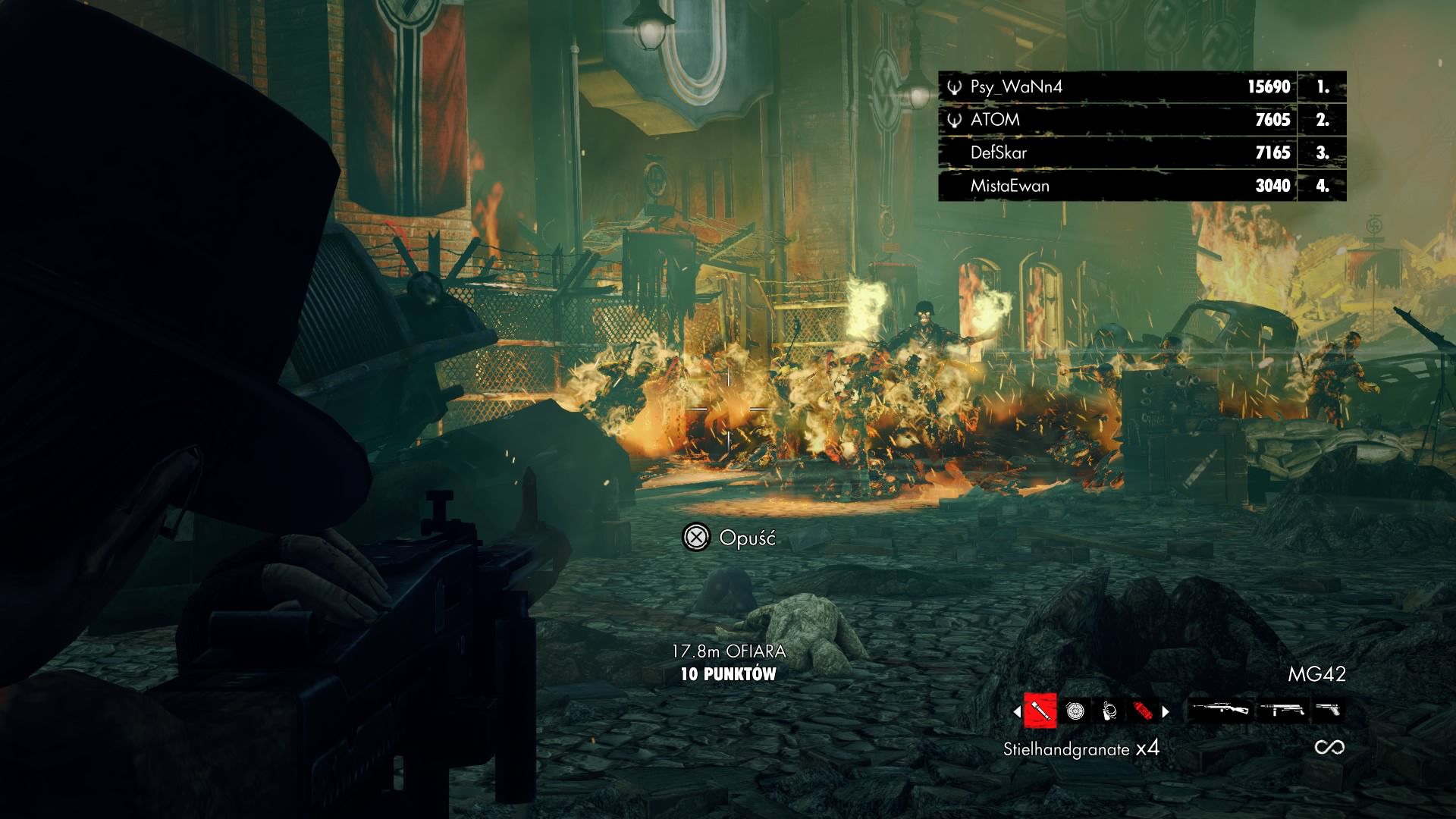The height and width of the screenshot is (819, 1456).
Task: Click the infinity ammo symbol
Action: pyautogui.click(x=1330, y=748)
